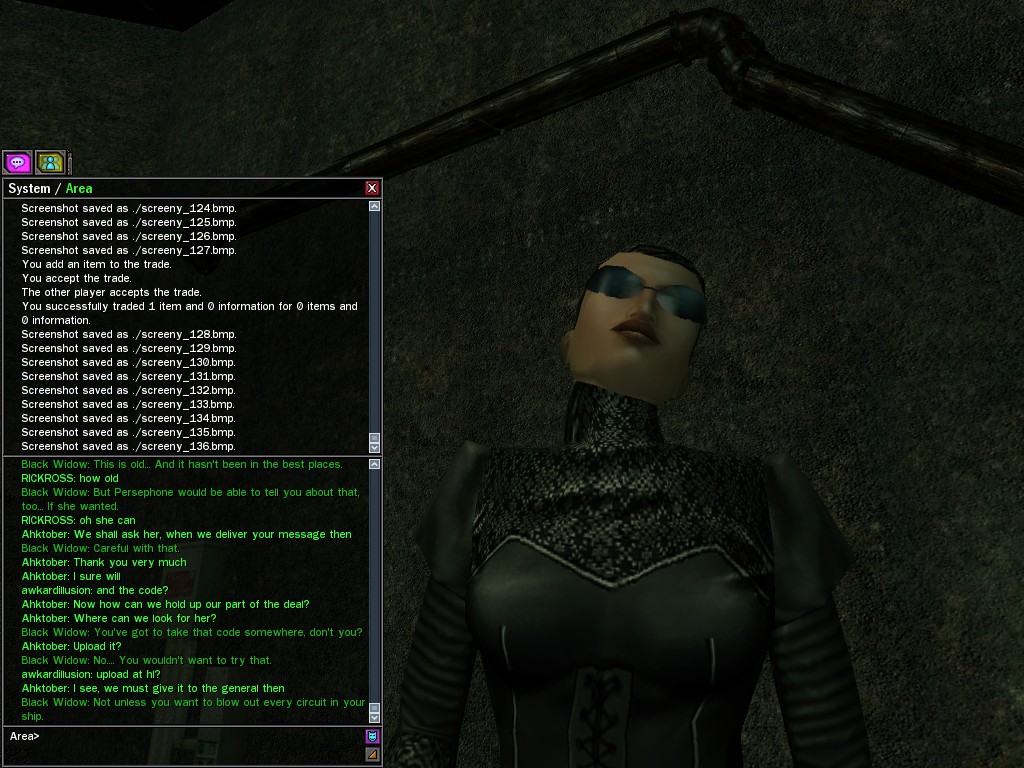This screenshot has height=768, width=1024.
Task: Open the pink speech bubble chat icon
Action: coord(17,162)
